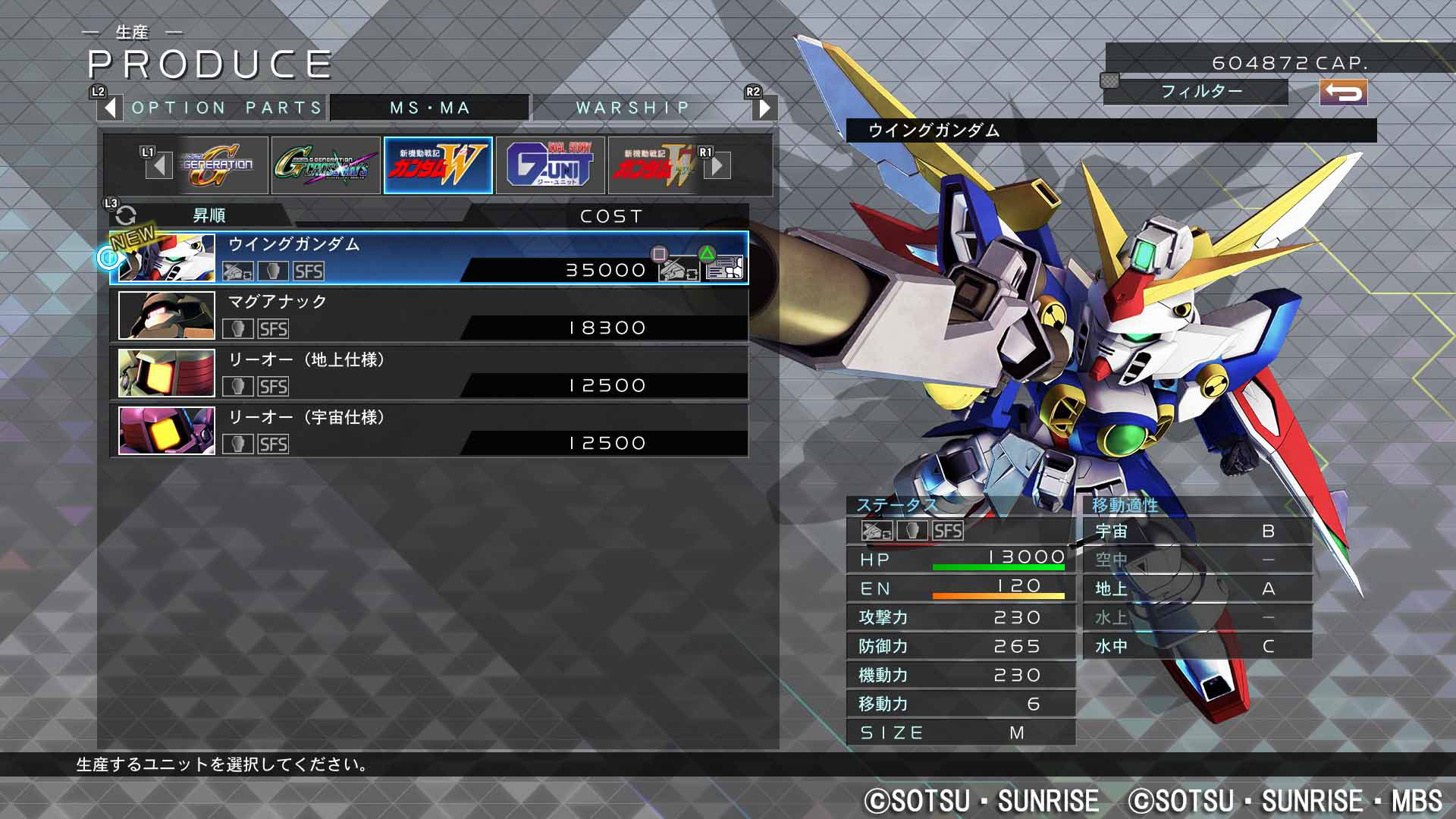Advance category tabs with the right arrow
Image resolution: width=1456 pixels, height=819 pixels.
[764, 108]
